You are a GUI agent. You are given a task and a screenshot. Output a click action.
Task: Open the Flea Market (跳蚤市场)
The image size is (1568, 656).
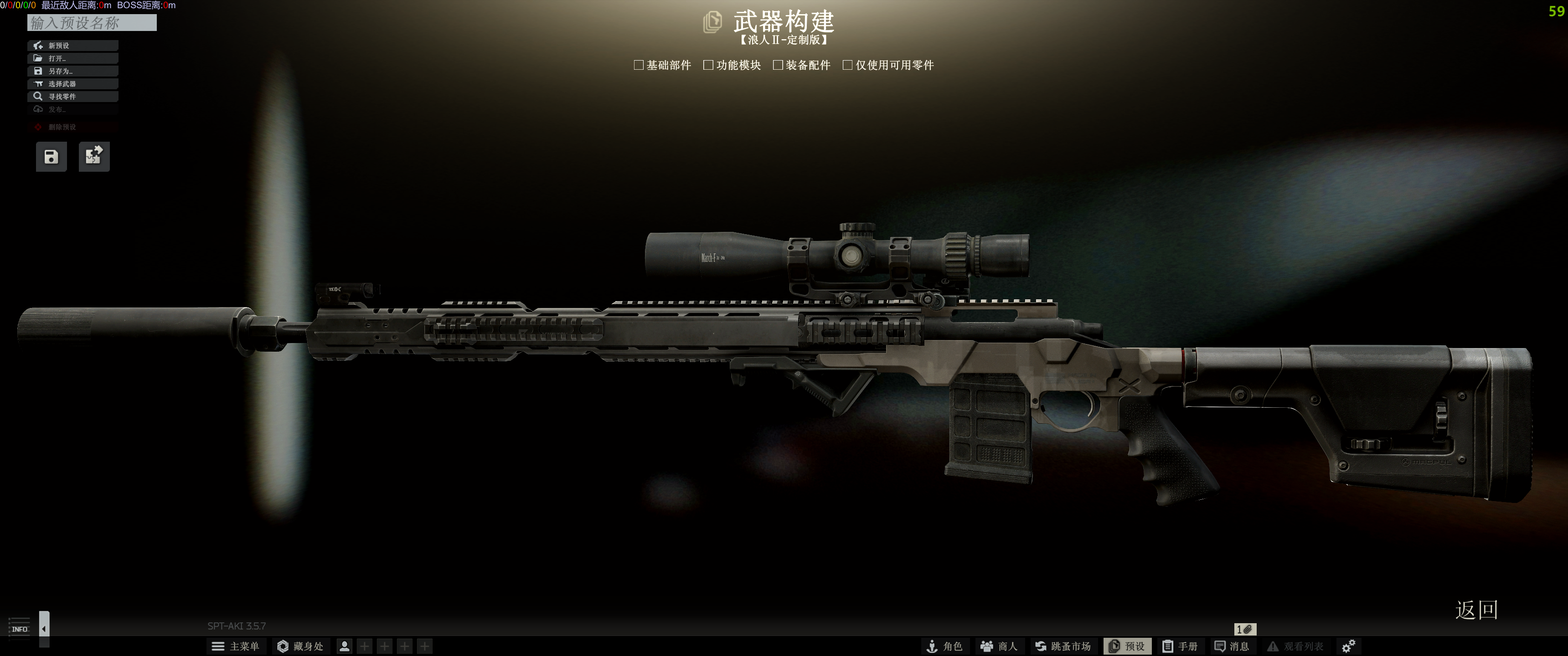1063,646
